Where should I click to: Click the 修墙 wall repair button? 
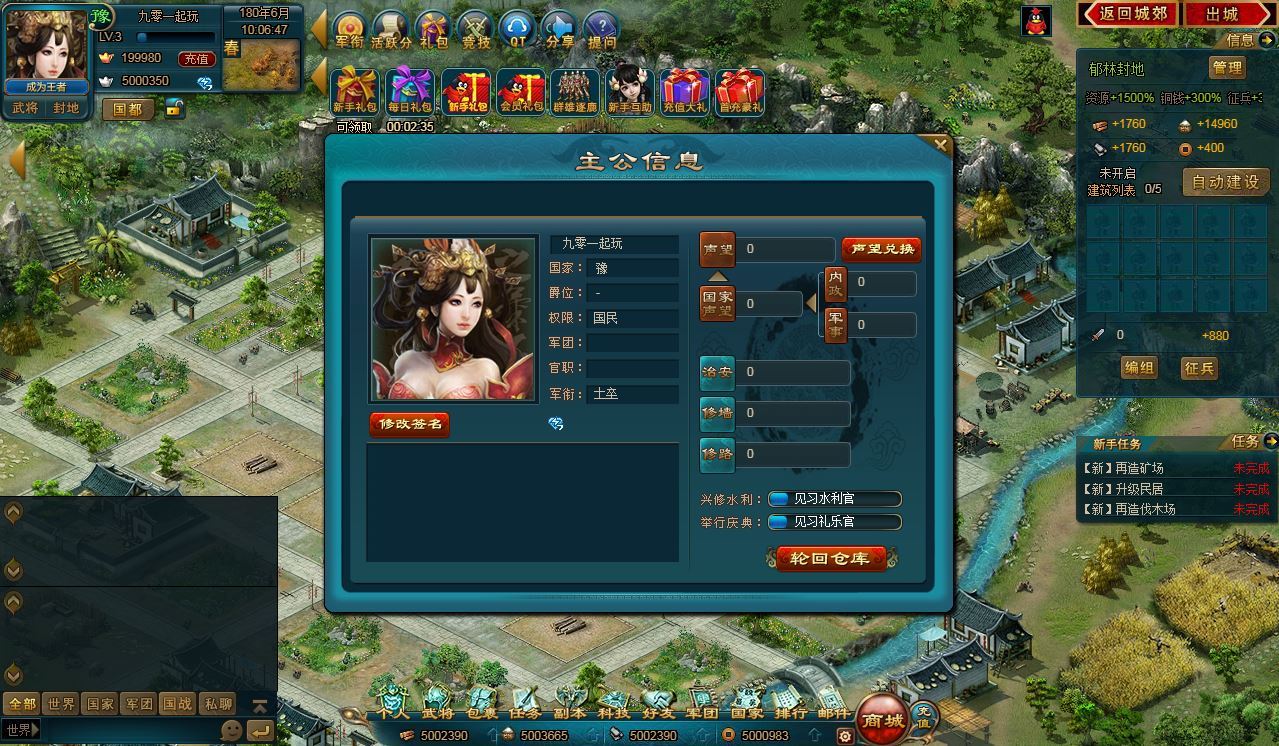coord(717,413)
